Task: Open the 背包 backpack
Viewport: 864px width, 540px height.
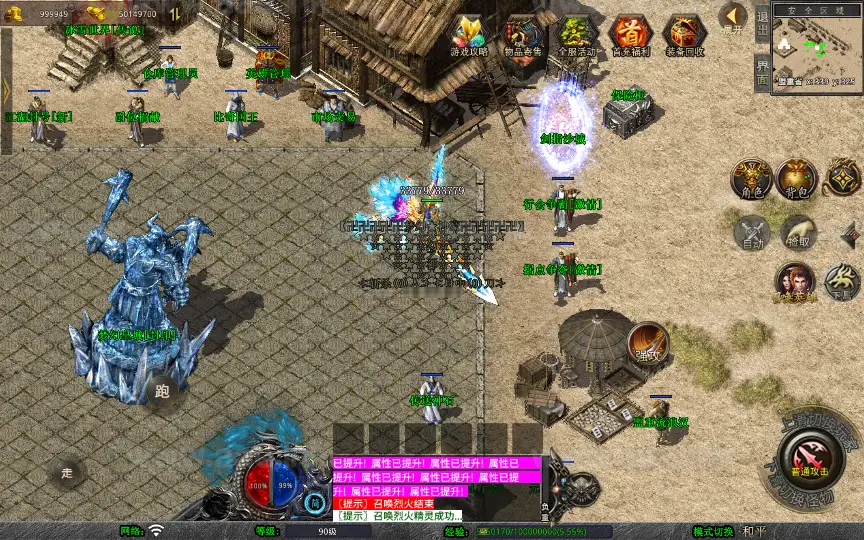Action: tap(796, 178)
